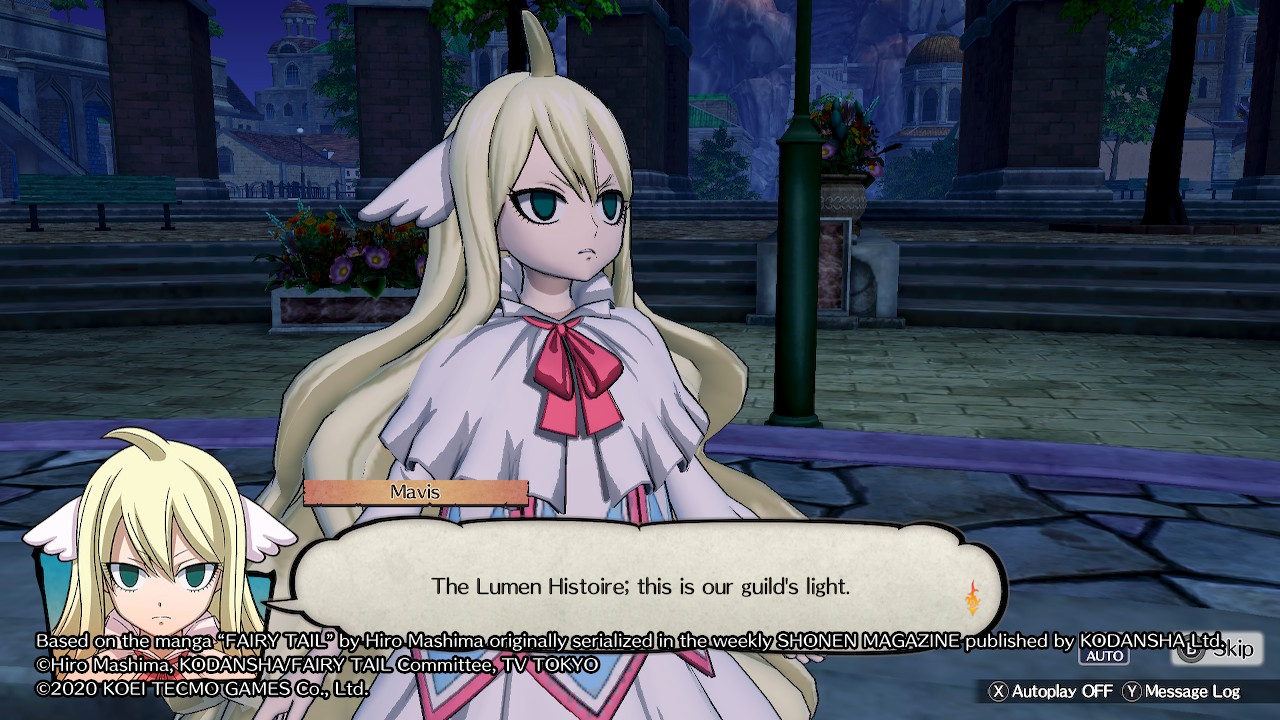Turn on Autoplay from the OFF label
Image resolution: width=1280 pixels, height=720 pixels.
click(1050, 691)
